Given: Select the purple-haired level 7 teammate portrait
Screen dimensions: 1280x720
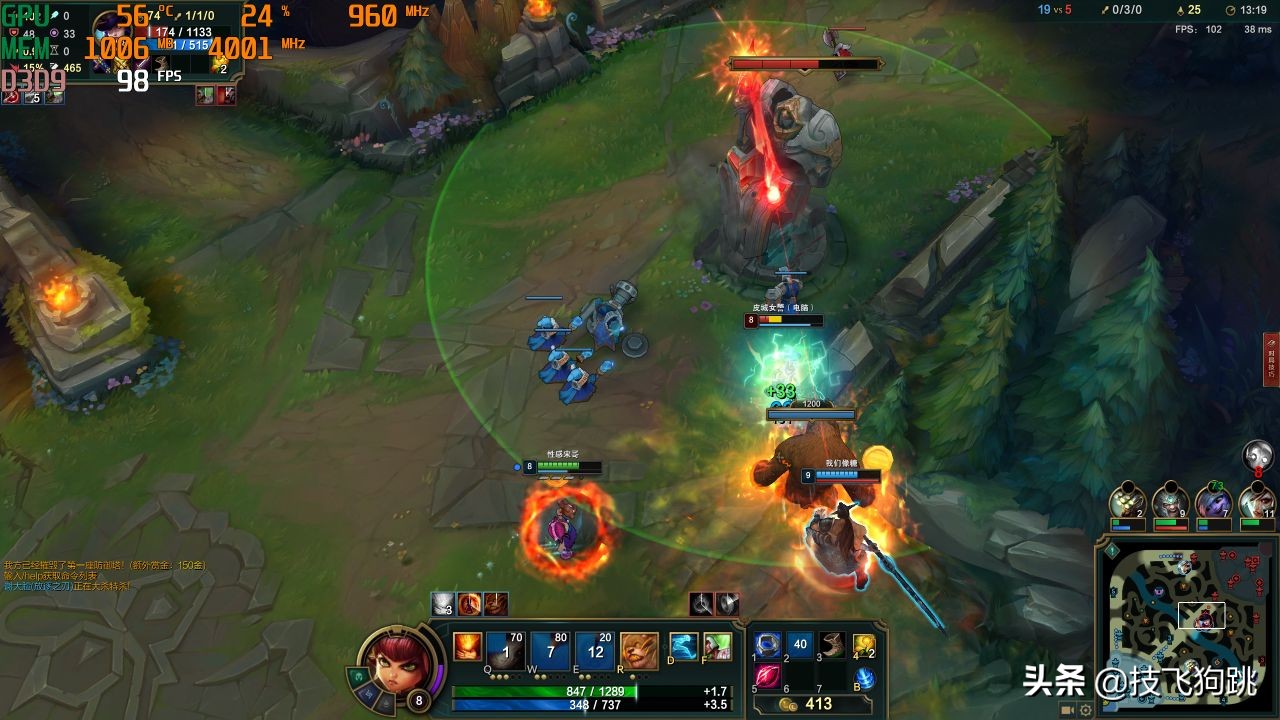Looking at the screenshot, I should (x=1213, y=500).
